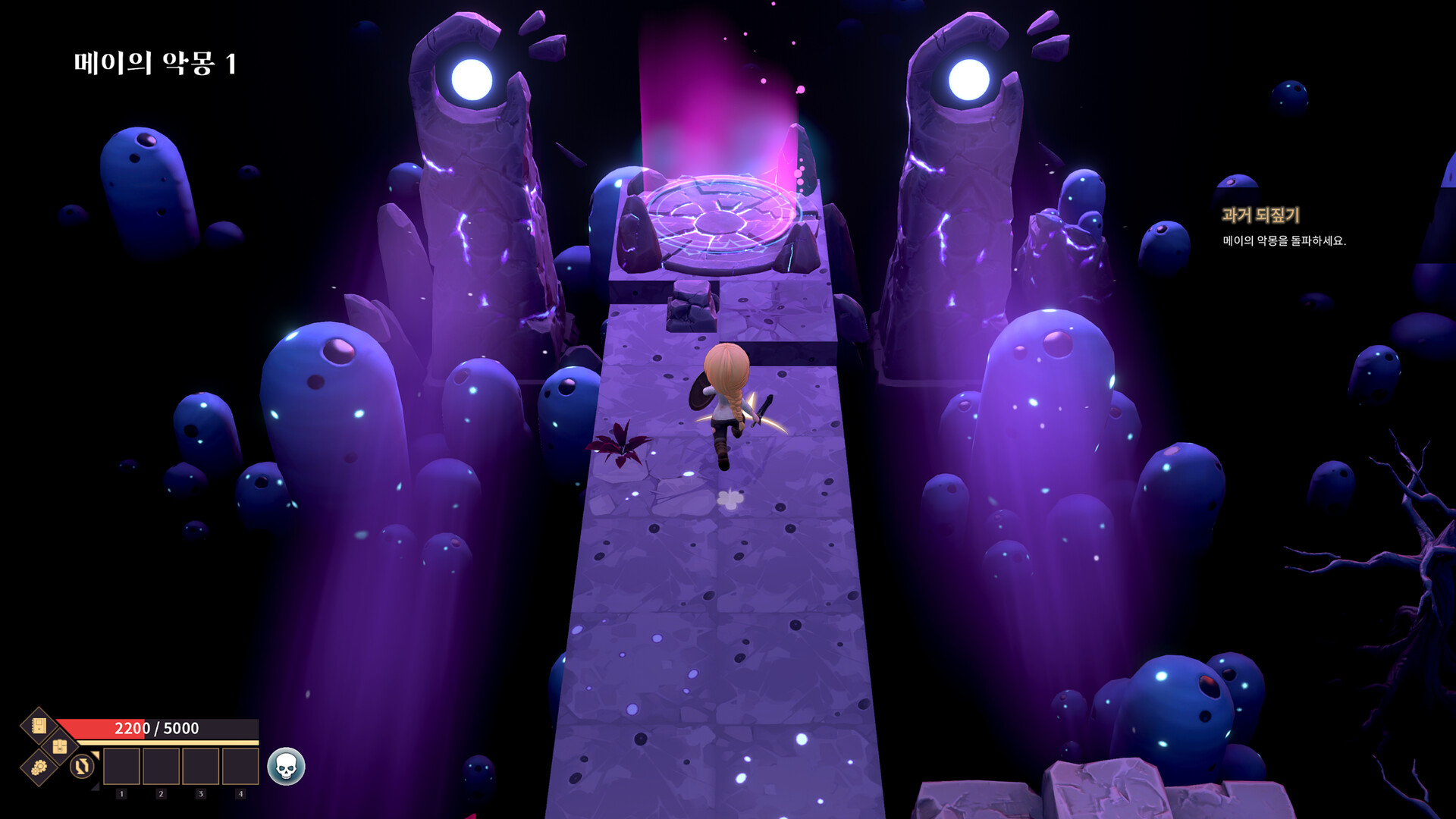Select the circular weapon ability icon
This screenshot has height=819, width=1456.
coord(82,767)
